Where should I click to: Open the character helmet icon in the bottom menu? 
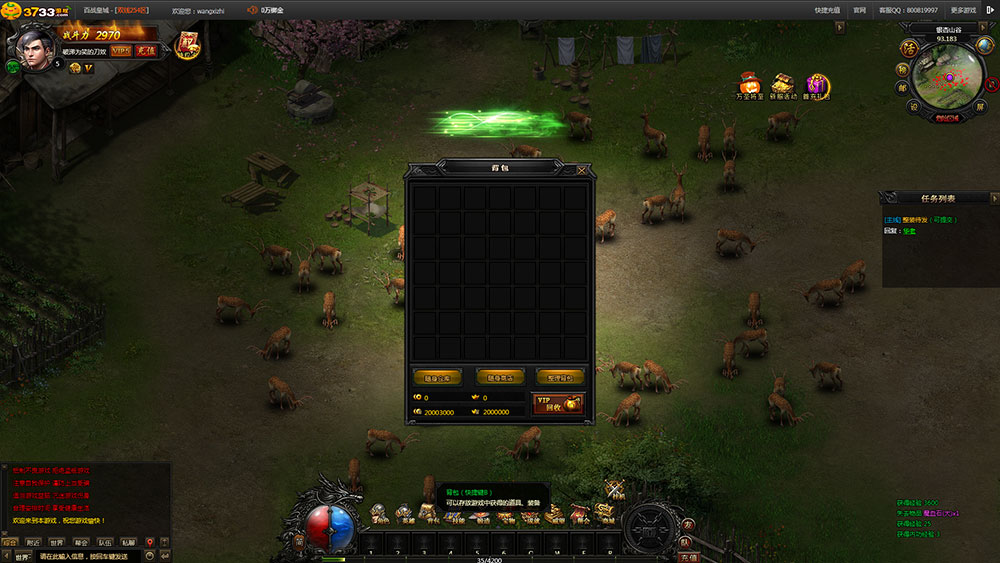click(x=380, y=514)
